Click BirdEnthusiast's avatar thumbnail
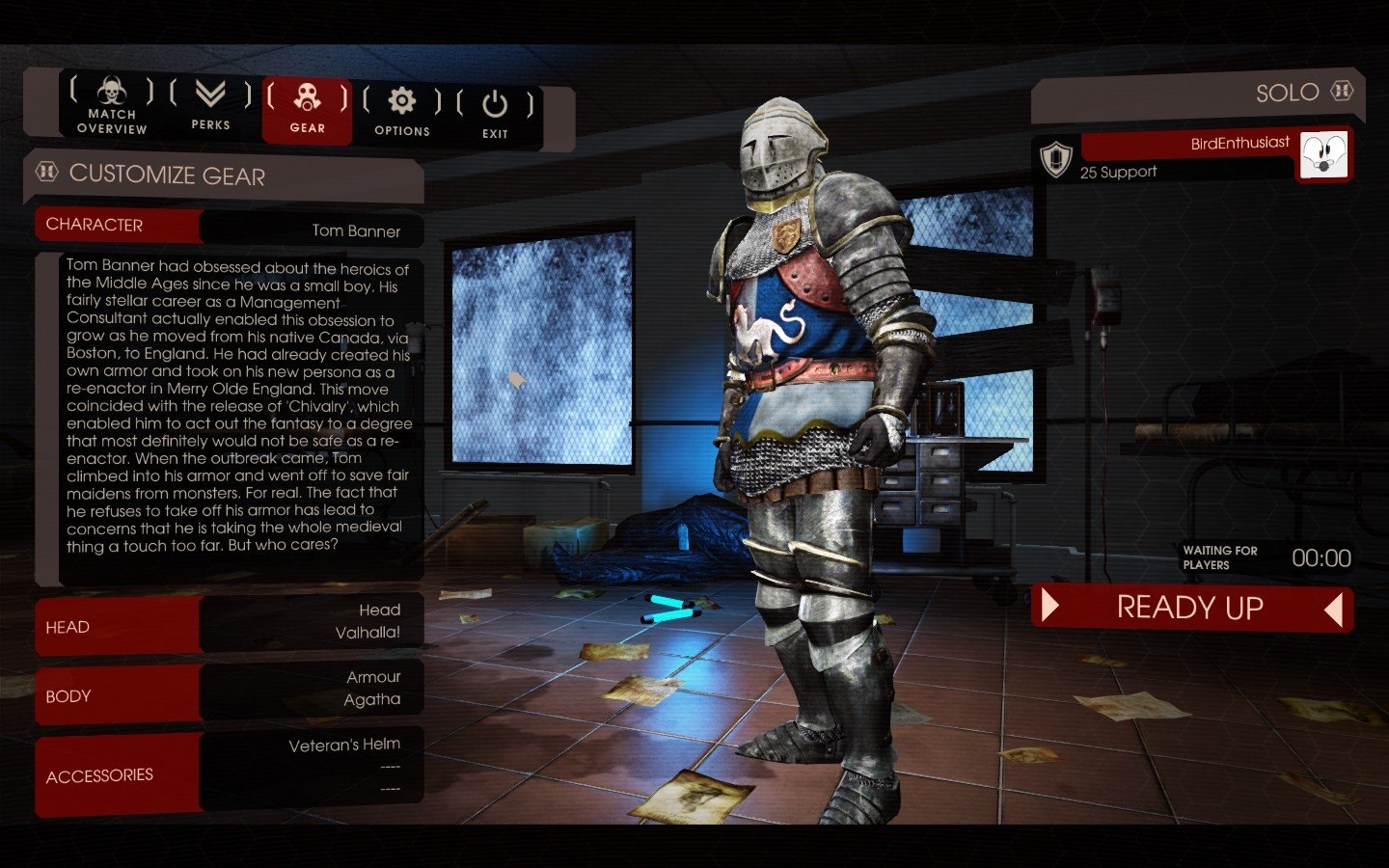The height and width of the screenshot is (868, 1389). pyautogui.click(x=1323, y=154)
